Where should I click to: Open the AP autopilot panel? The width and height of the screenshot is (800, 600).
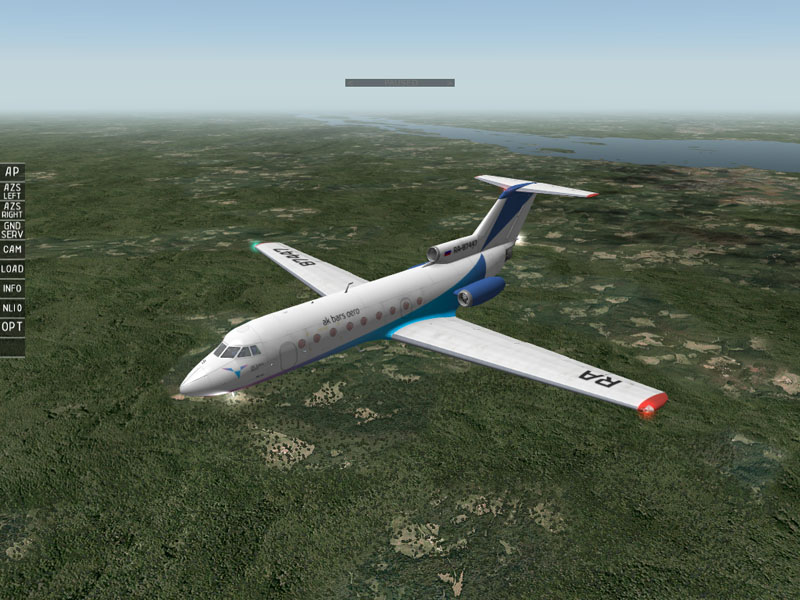coord(12,171)
